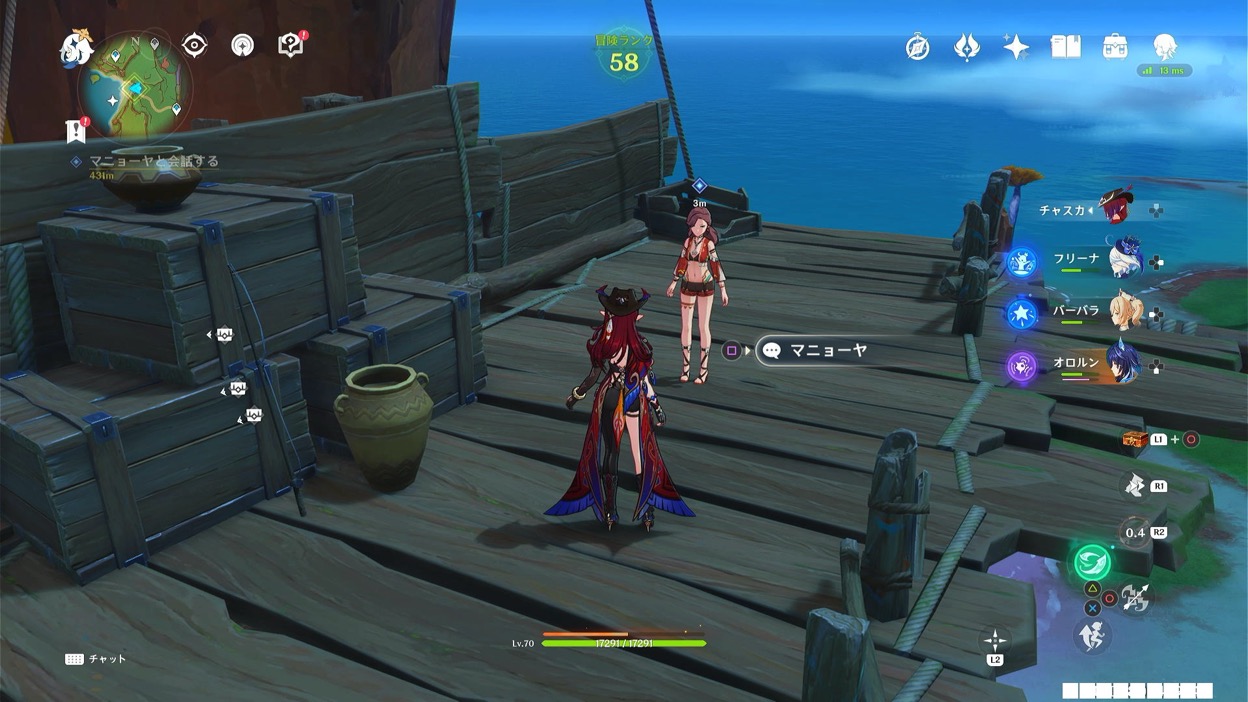Use the treasure chest gadget icon

click(1133, 440)
